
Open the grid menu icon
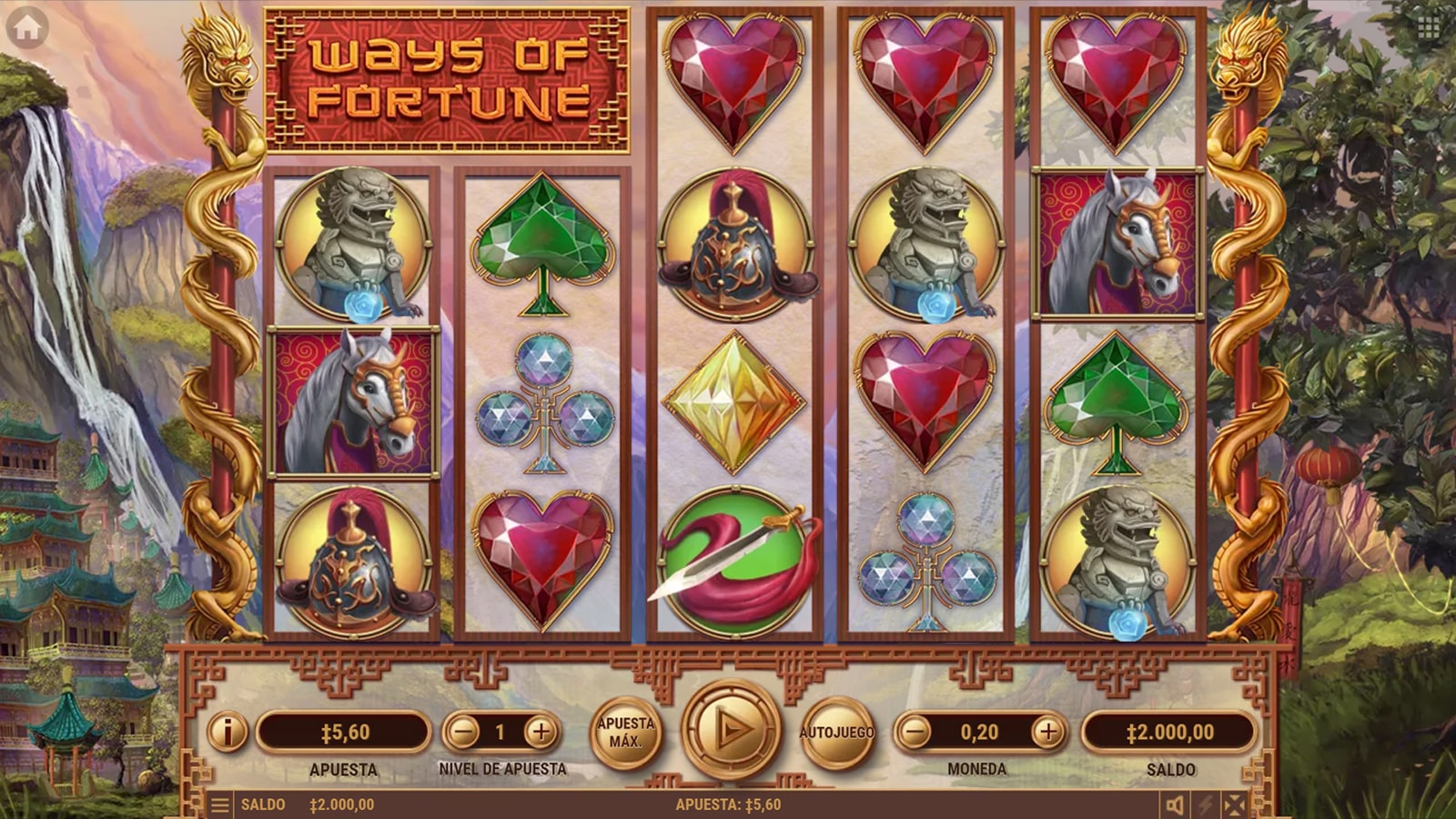point(1428,27)
